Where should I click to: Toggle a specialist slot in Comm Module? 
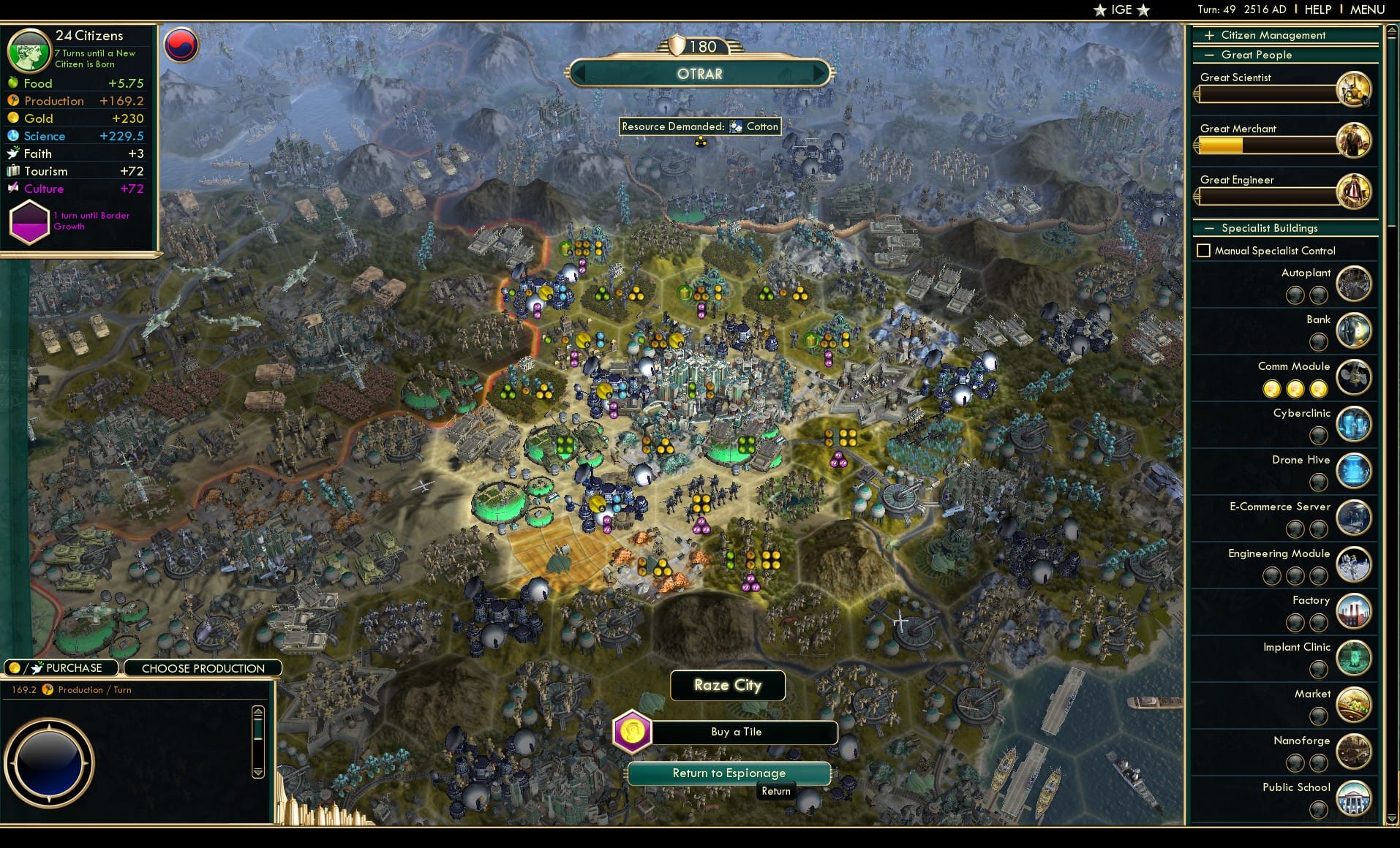coord(1273,389)
